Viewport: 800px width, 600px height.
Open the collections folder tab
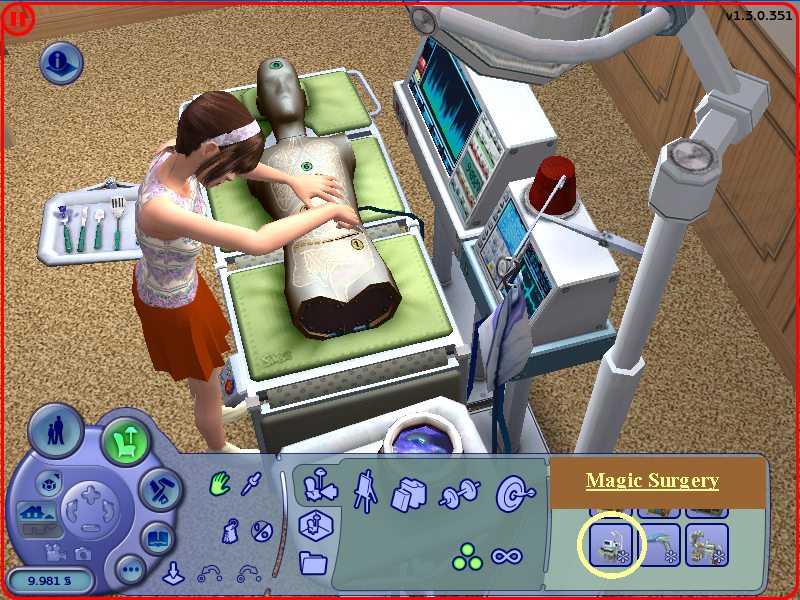click(x=313, y=561)
